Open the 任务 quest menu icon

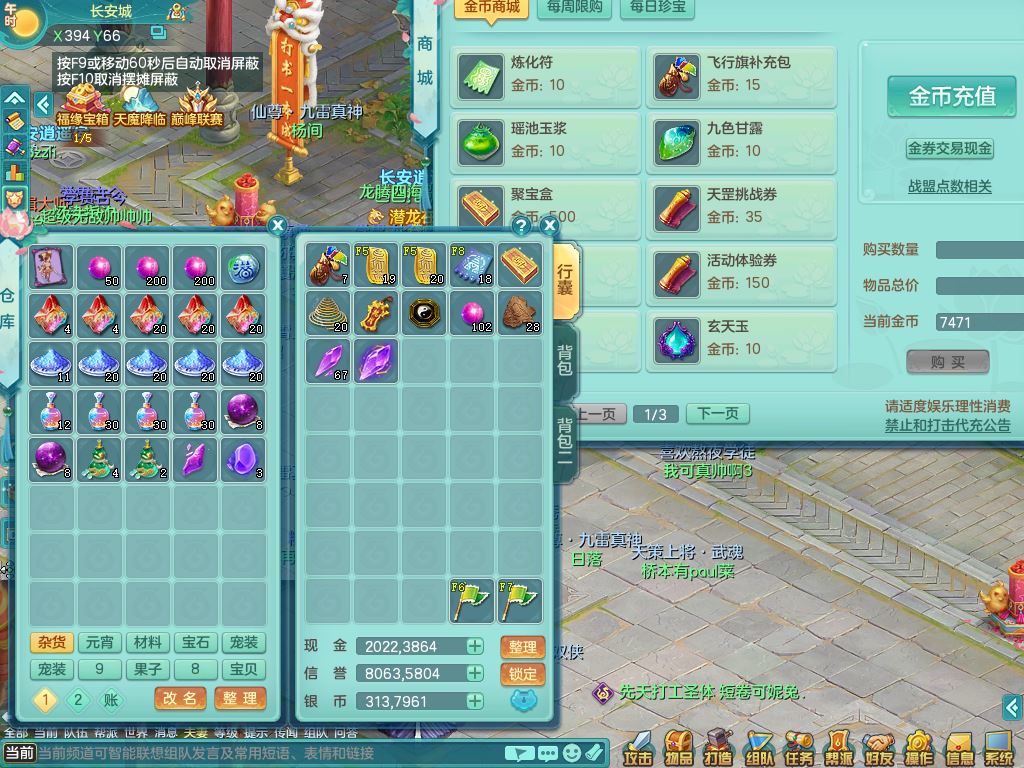click(798, 747)
